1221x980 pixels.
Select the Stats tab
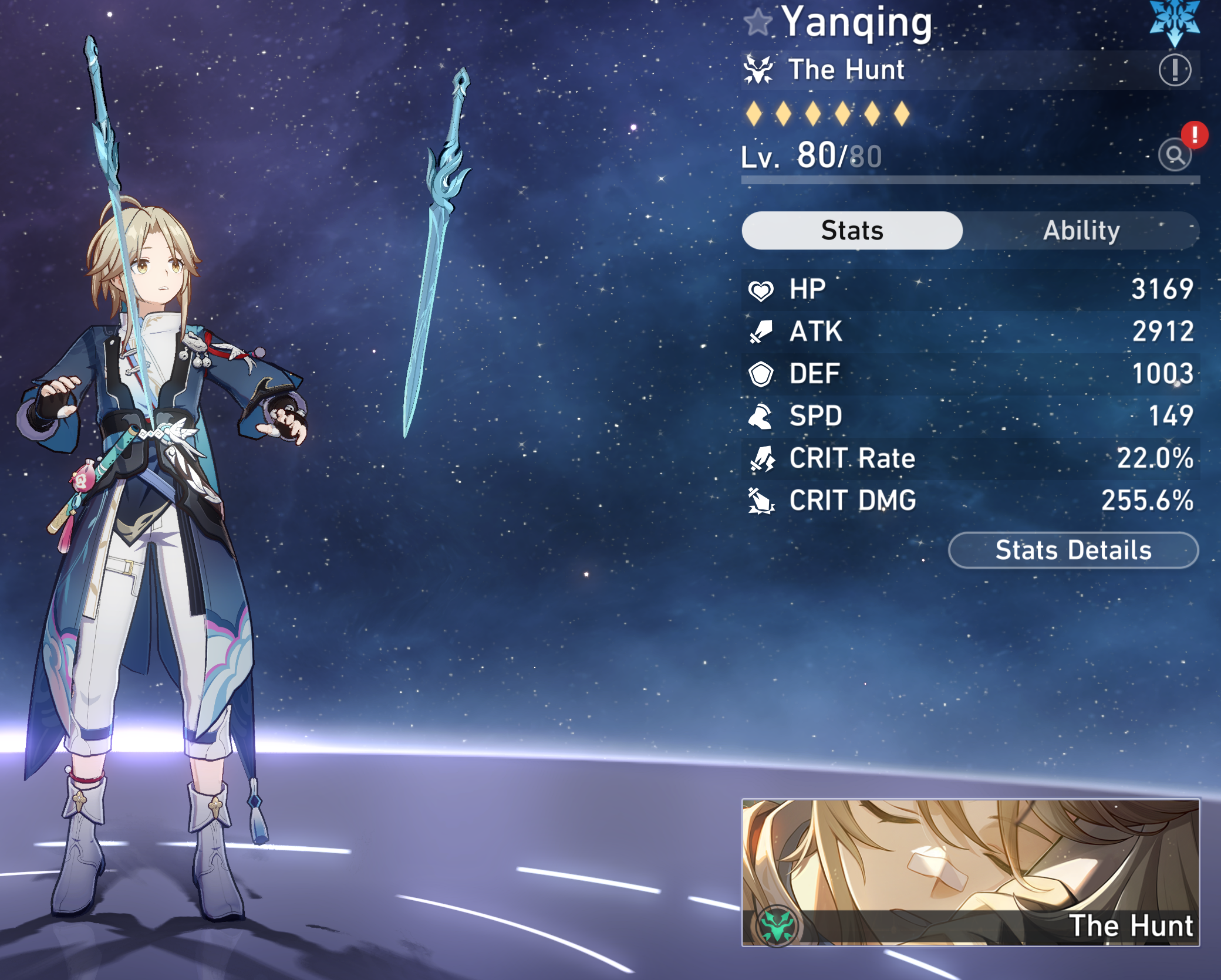852,231
